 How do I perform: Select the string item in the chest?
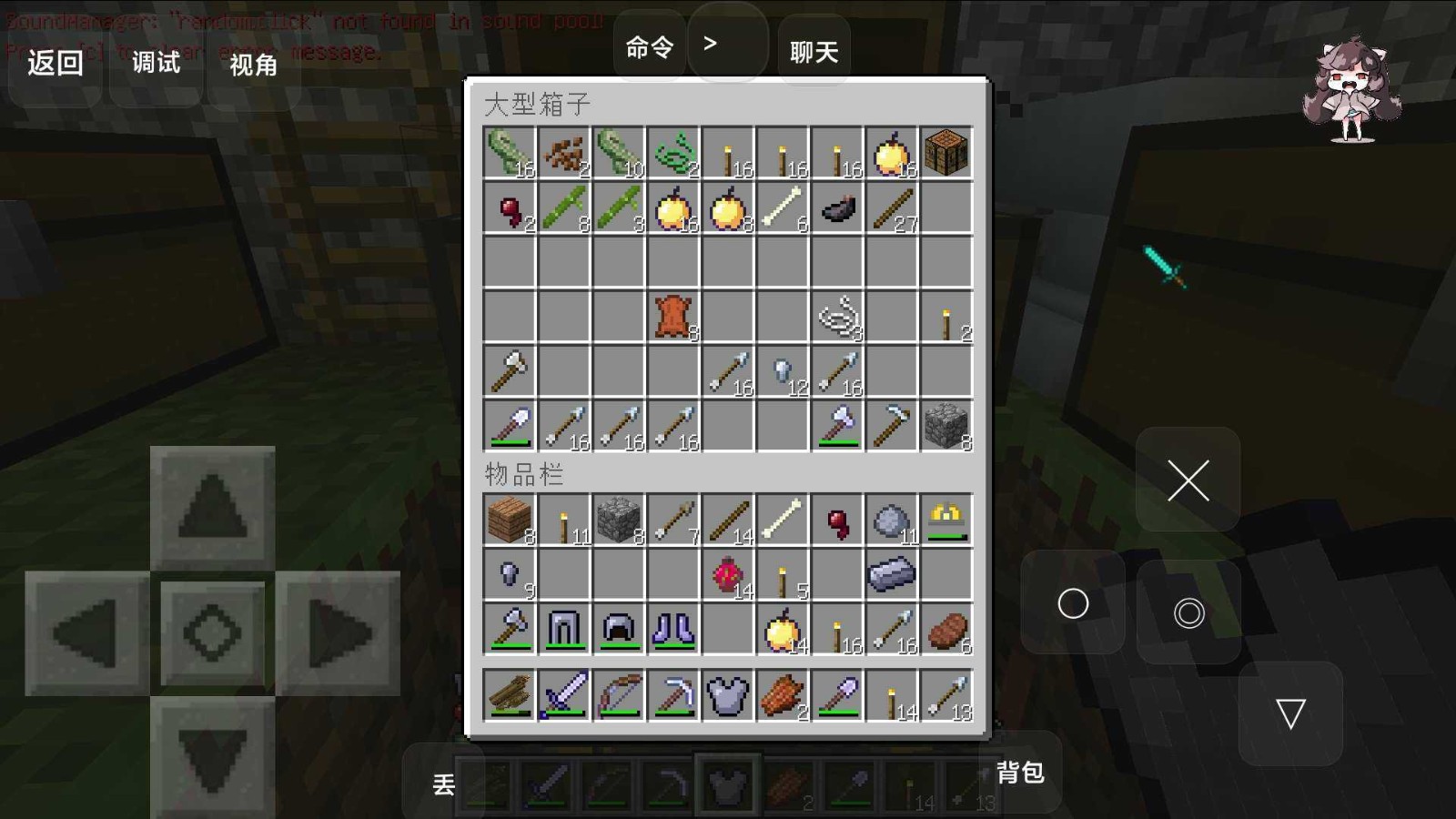coord(837,317)
